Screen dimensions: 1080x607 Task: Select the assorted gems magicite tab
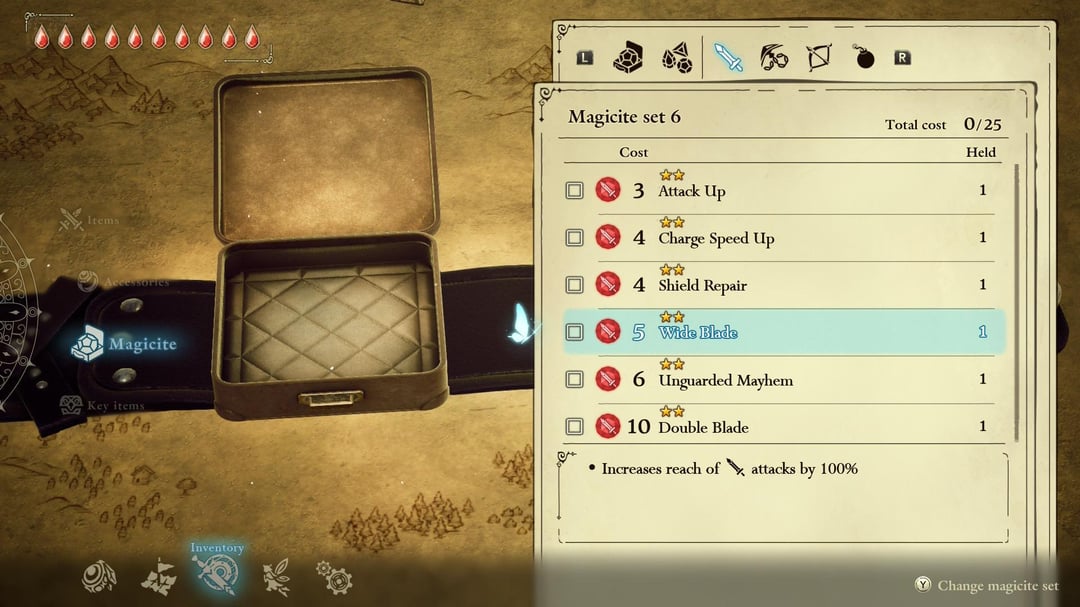pos(677,58)
